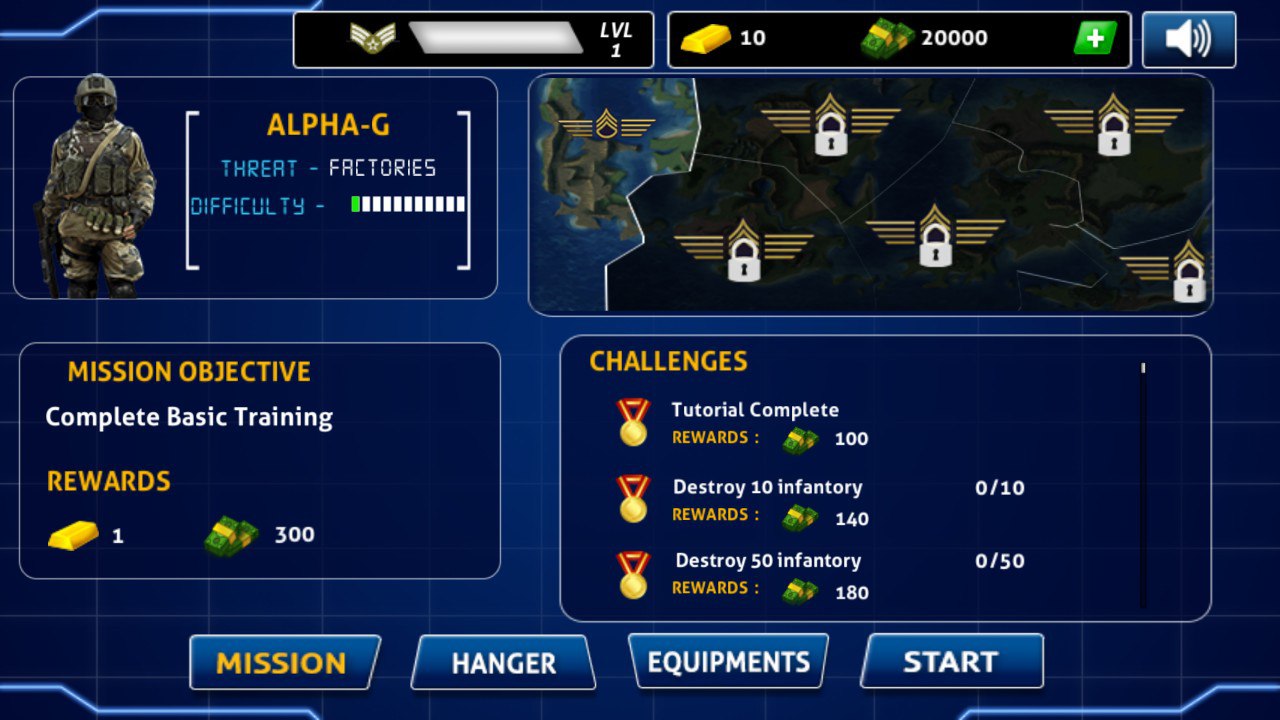This screenshot has width=1280, height=720.
Task: Switch to the Mission tab
Action: click(284, 663)
